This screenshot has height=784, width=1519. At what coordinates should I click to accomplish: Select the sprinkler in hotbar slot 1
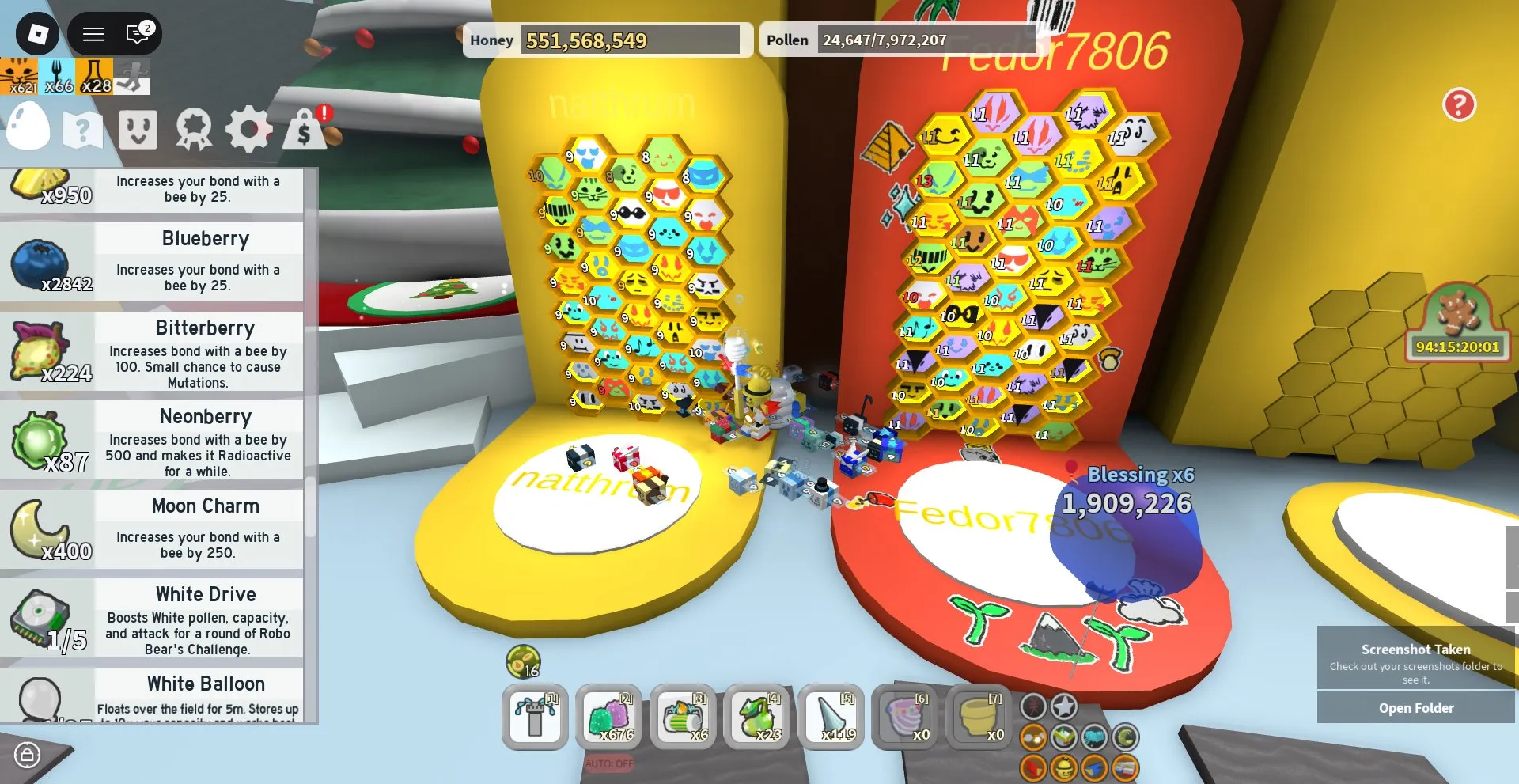coord(535,718)
